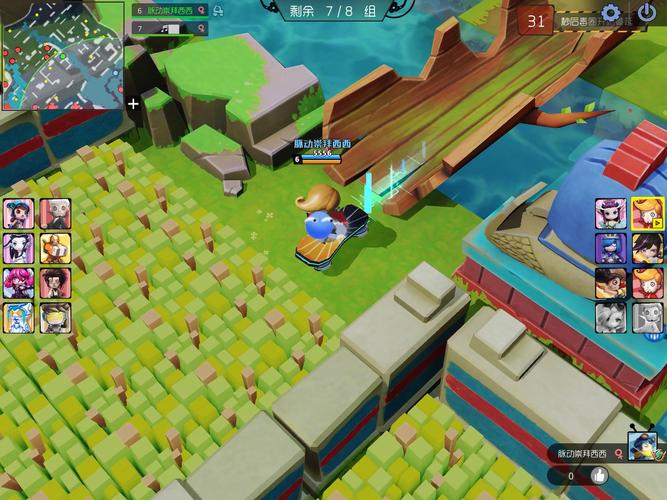The image size is (667, 500).
Task: Choose the white-haired butler character portrait
Action: 55,213
